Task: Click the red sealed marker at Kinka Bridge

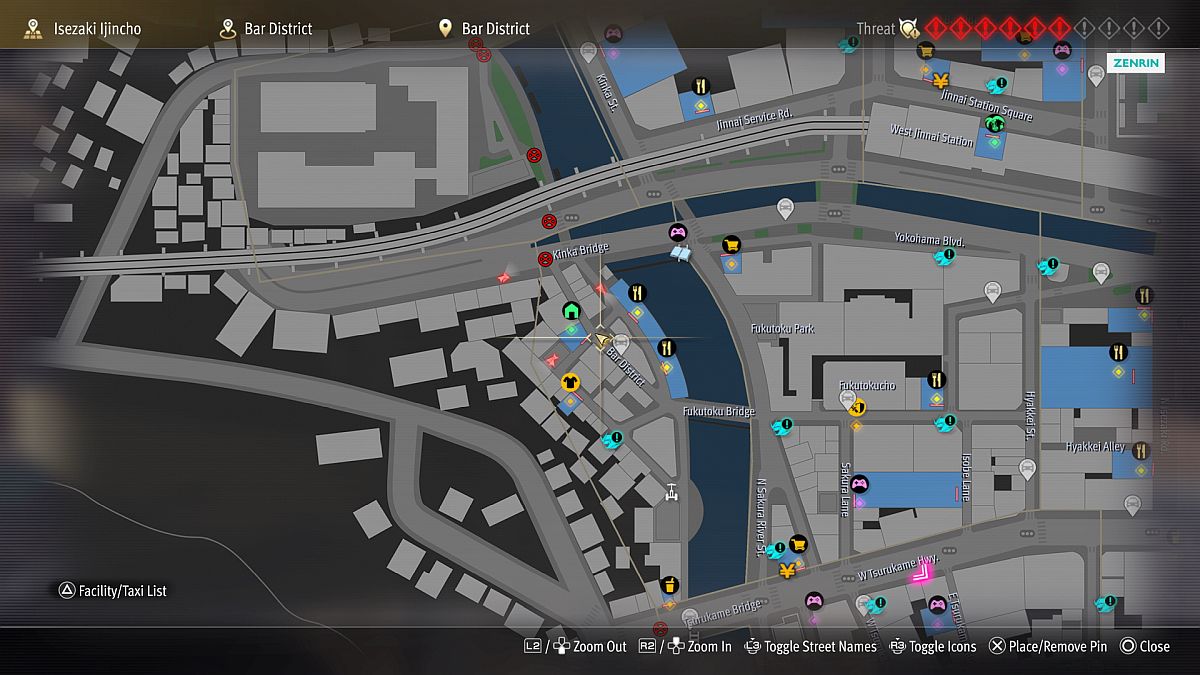Action: click(x=545, y=259)
